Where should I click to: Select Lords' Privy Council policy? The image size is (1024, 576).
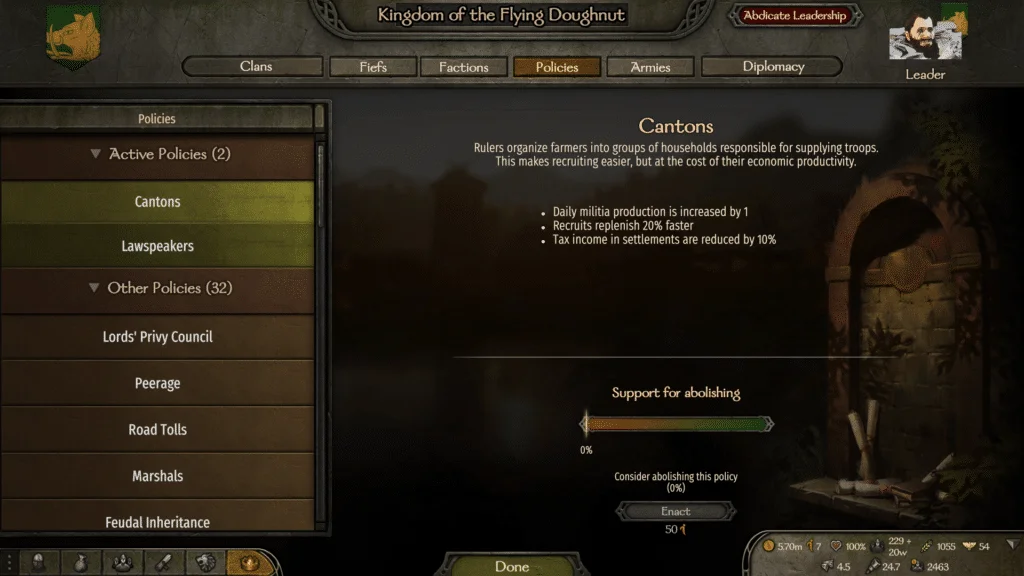click(x=158, y=337)
